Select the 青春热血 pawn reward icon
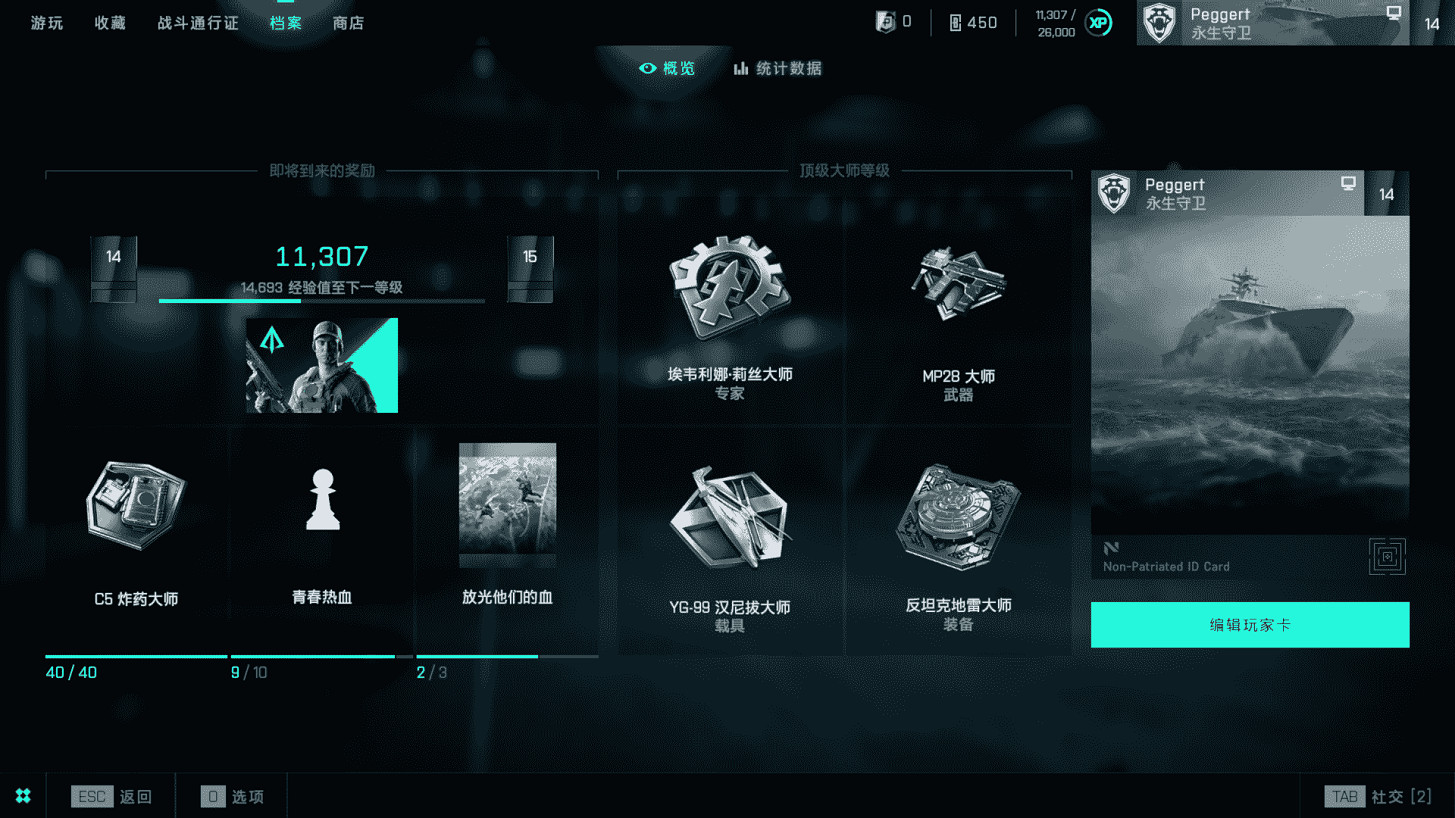 (321, 500)
